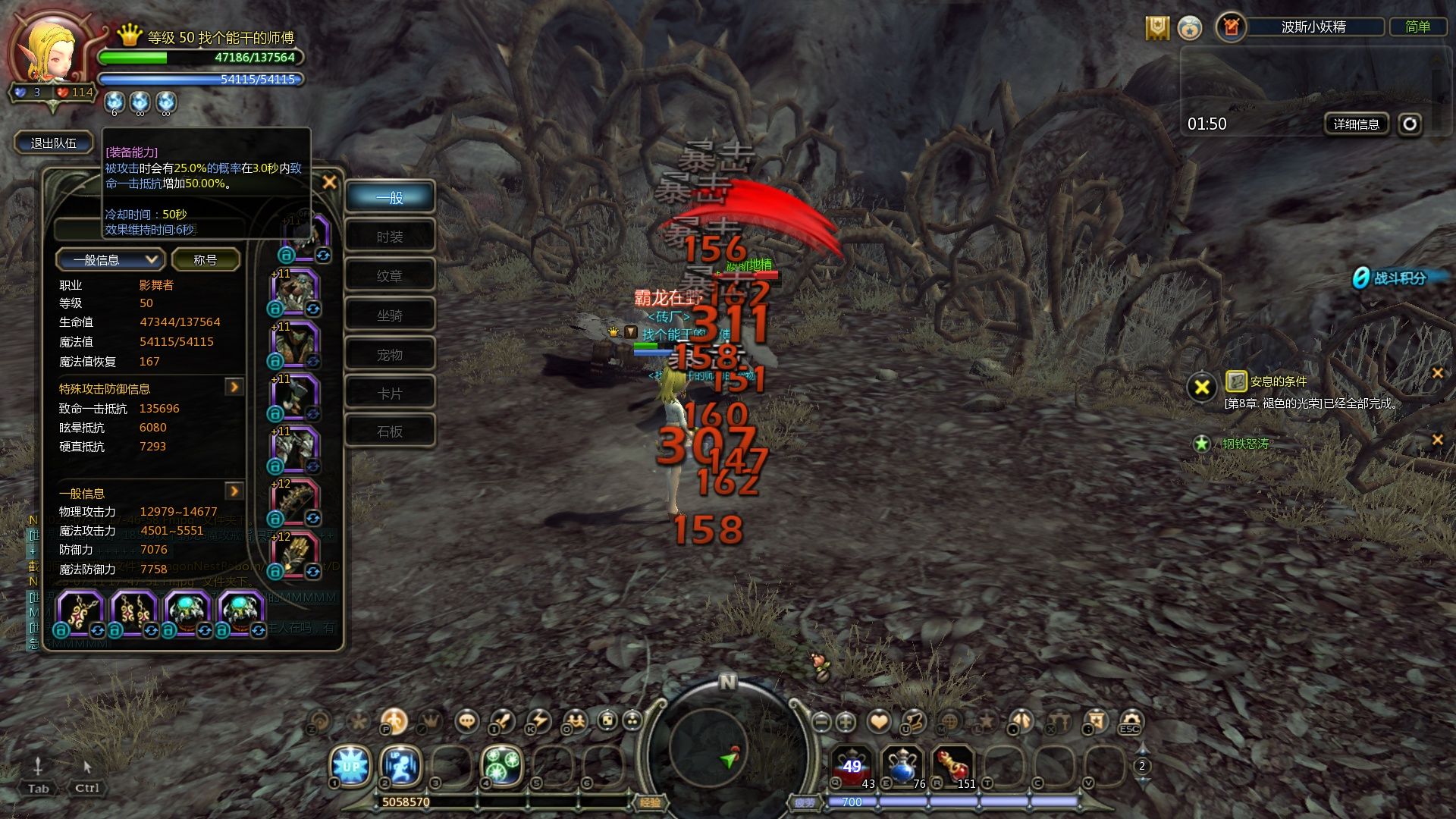
Task: Switch to the 时装 costume tab
Action: 390,237
